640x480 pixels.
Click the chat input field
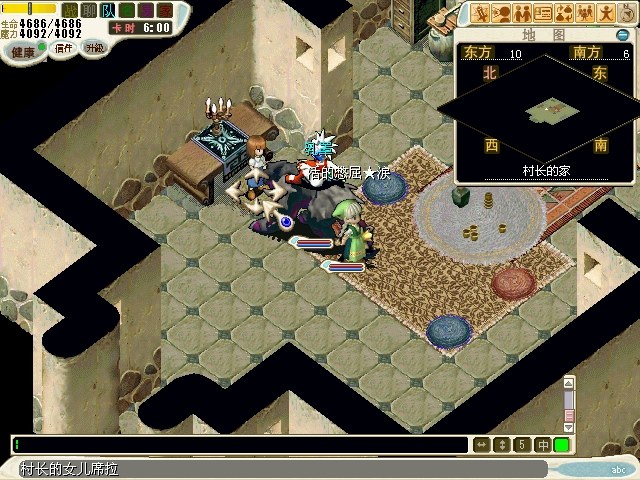tap(240, 444)
